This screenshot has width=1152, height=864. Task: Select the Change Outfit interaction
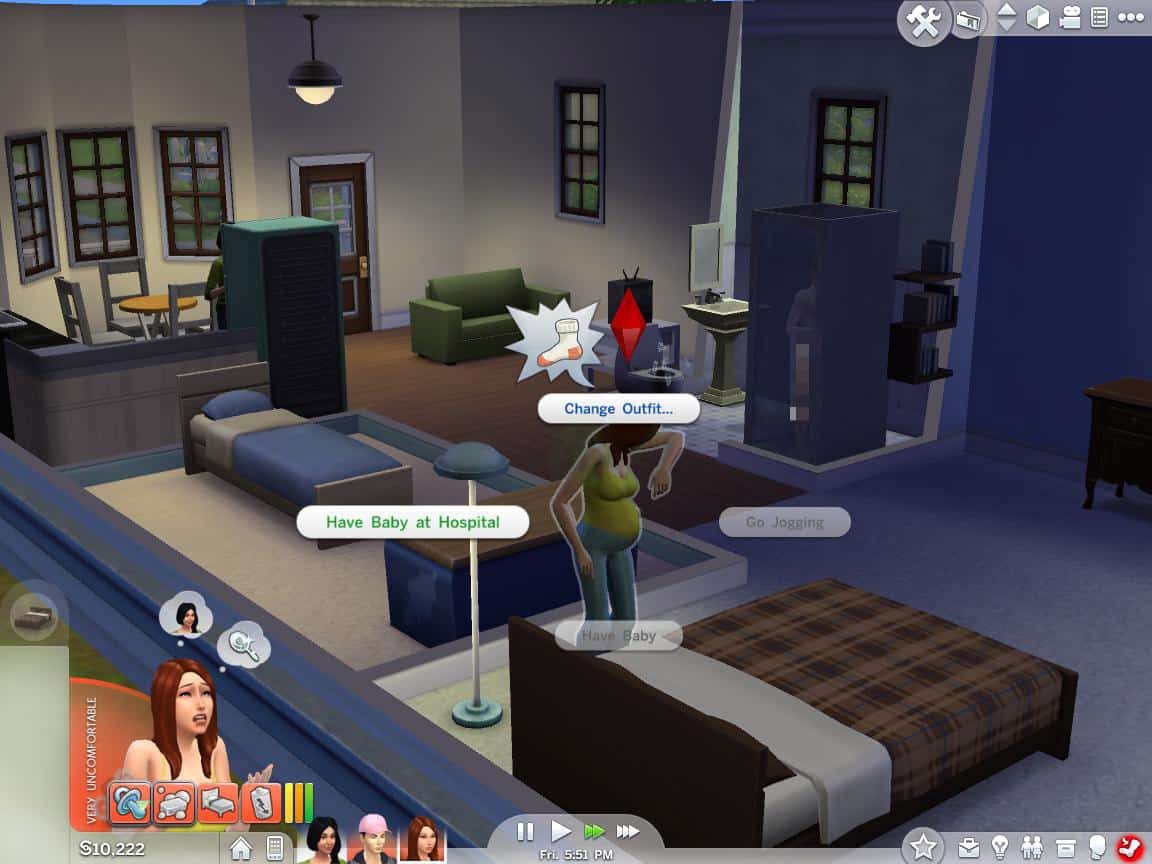click(618, 408)
